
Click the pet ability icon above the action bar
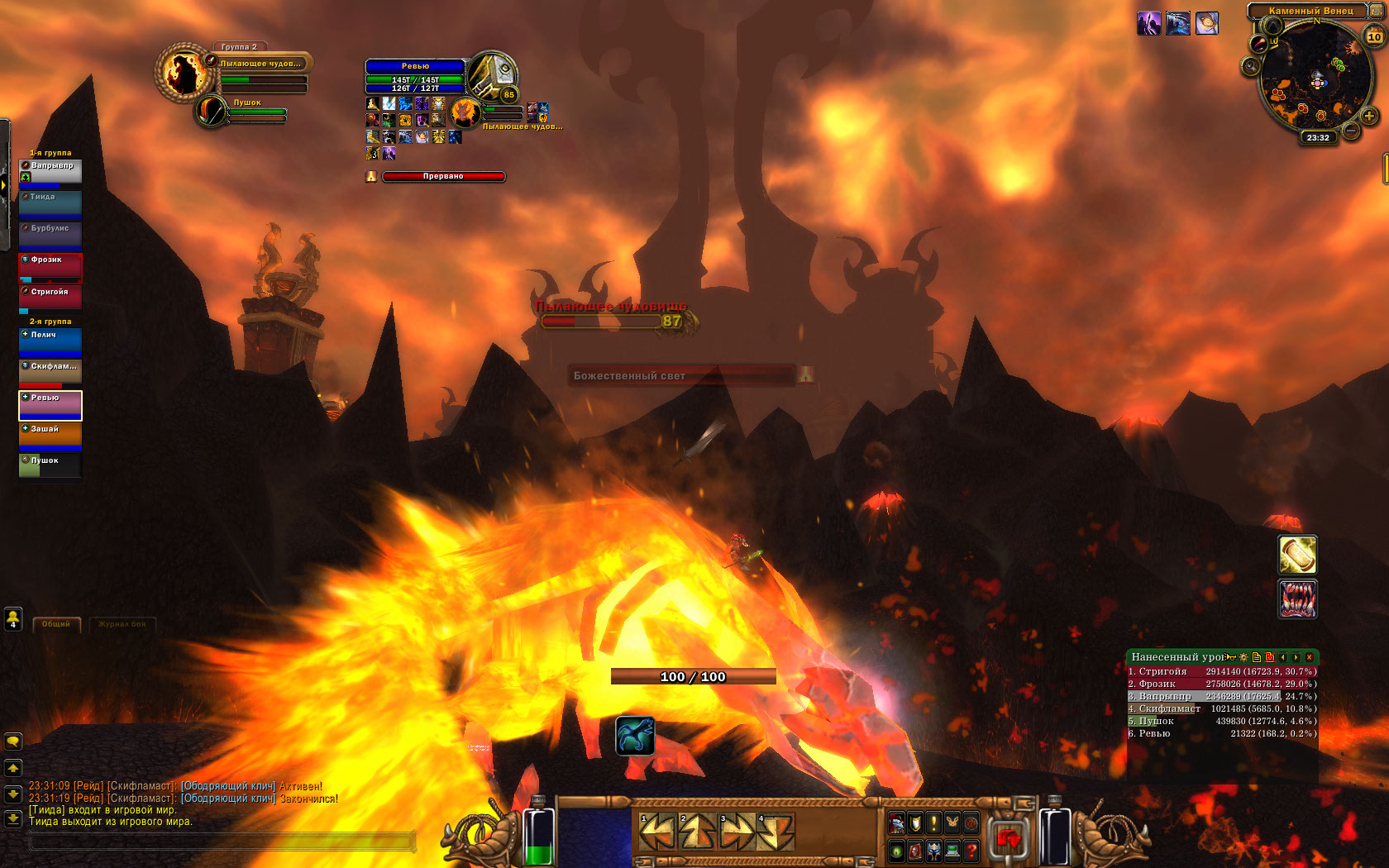click(x=635, y=736)
